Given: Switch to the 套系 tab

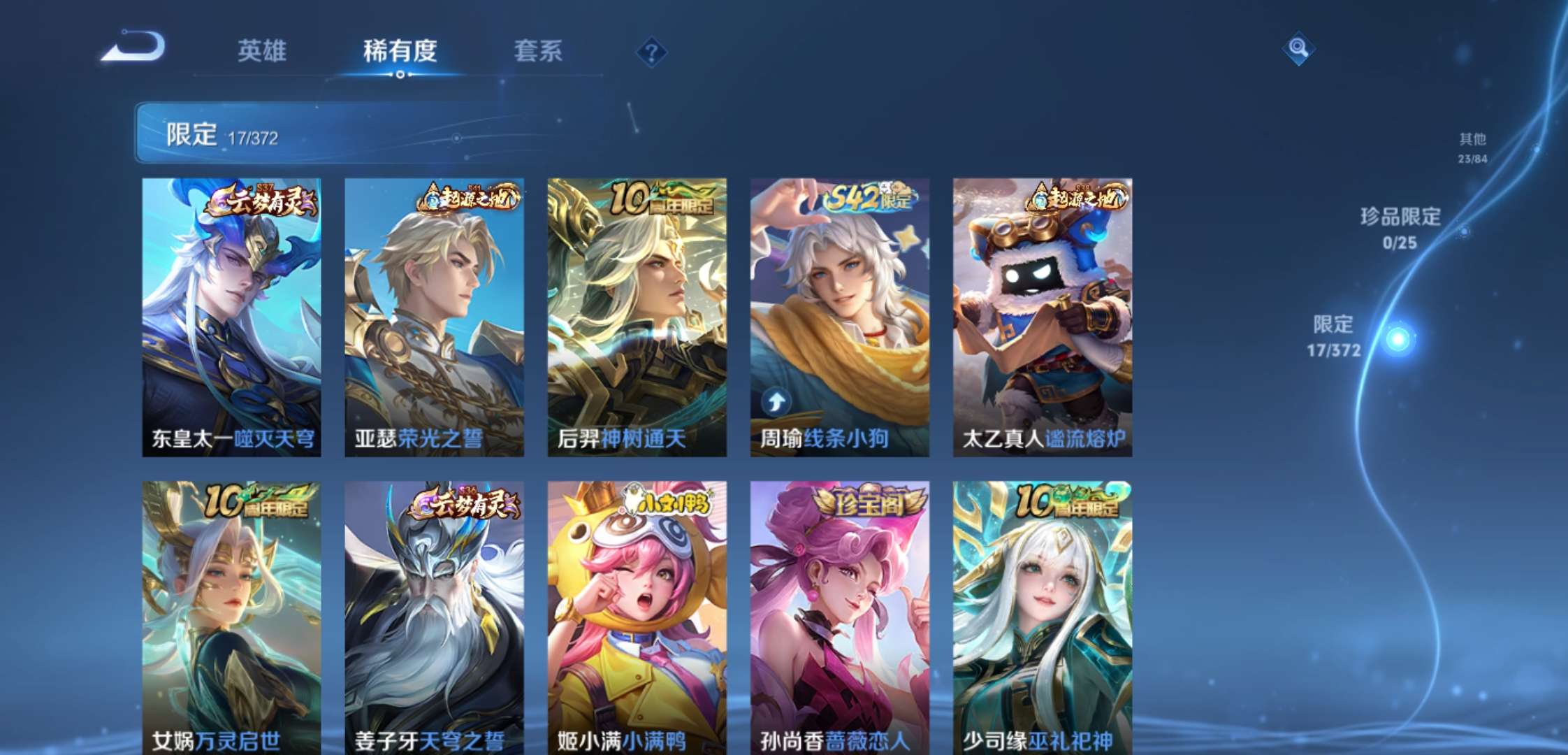Looking at the screenshot, I should point(539,51).
